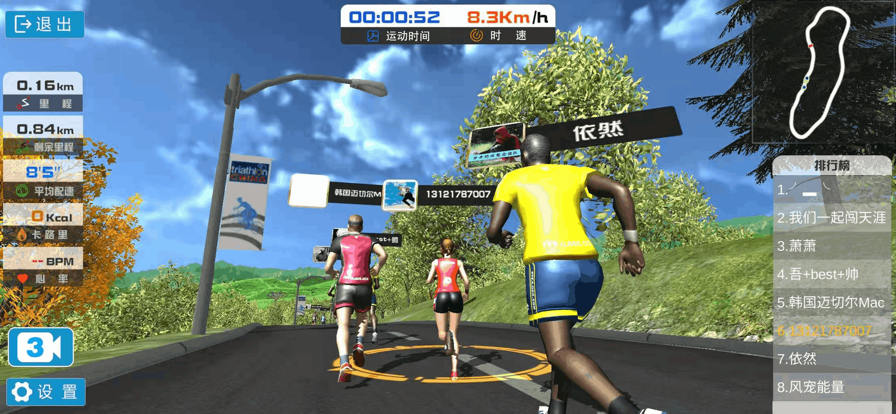Select 韩国迈切尔Mac leaderboard row
Screen dimensions: 896x414
coord(831,301)
